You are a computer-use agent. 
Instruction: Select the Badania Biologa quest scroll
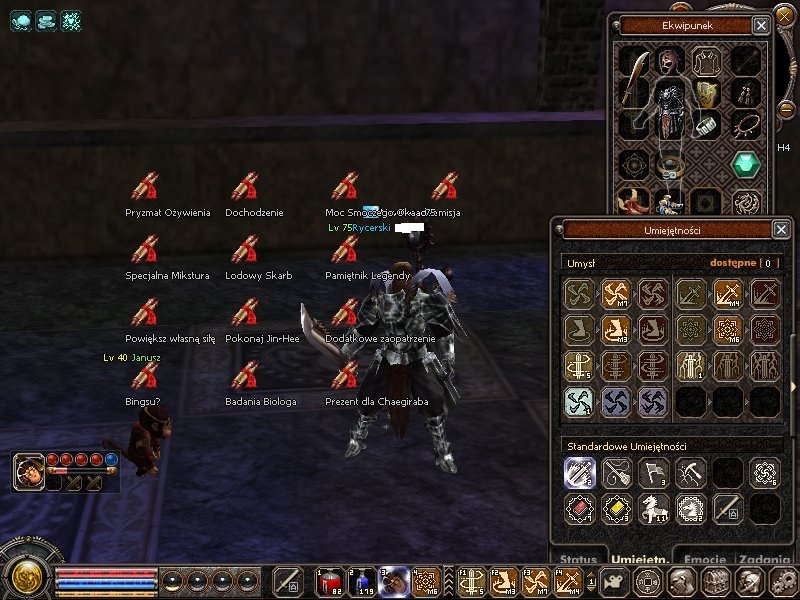click(x=245, y=376)
